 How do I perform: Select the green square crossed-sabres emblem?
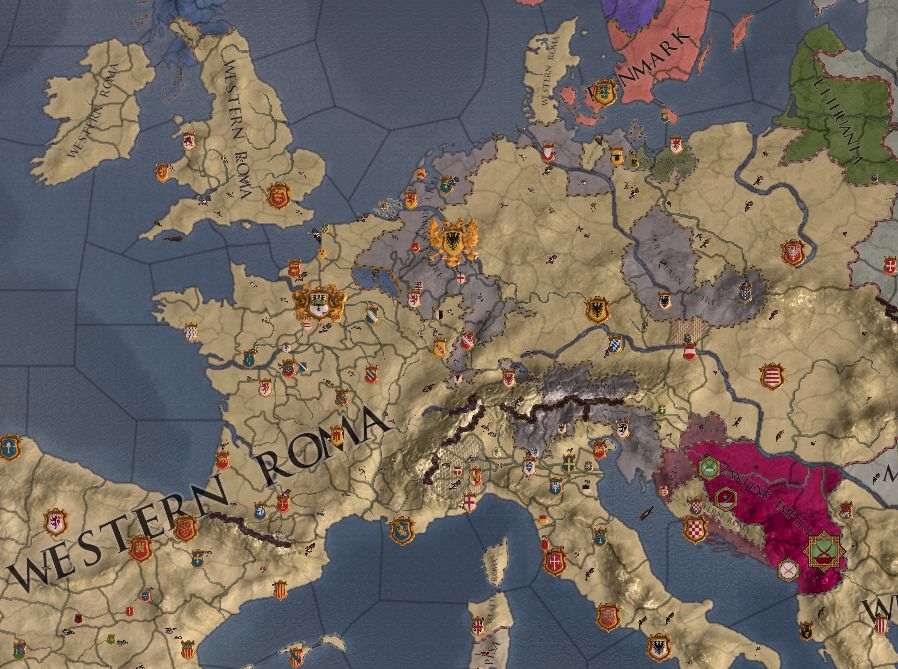point(825,550)
